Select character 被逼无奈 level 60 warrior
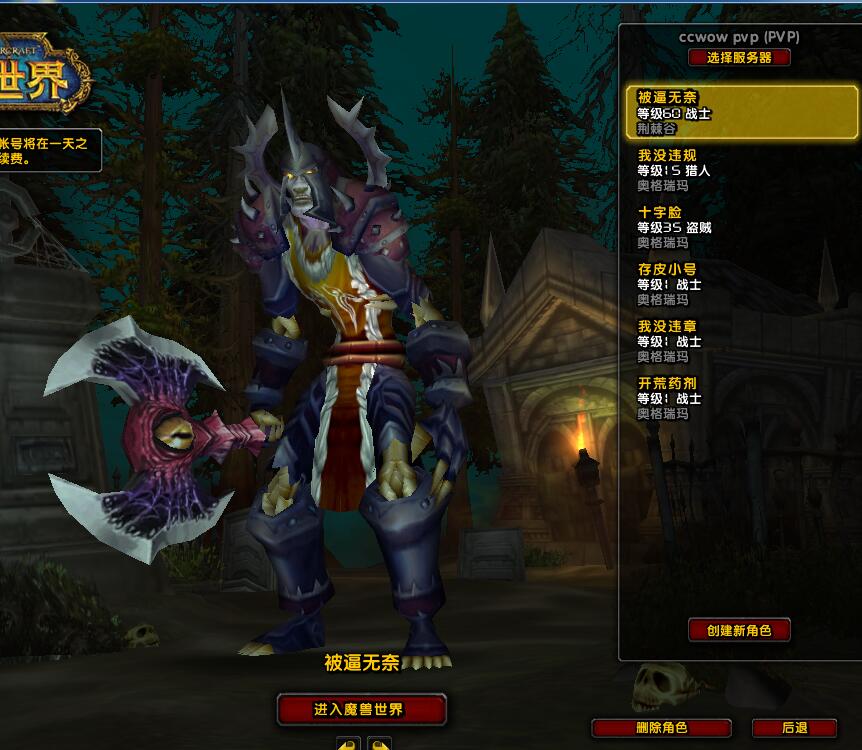This screenshot has height=750, width=862. (738, 113)
